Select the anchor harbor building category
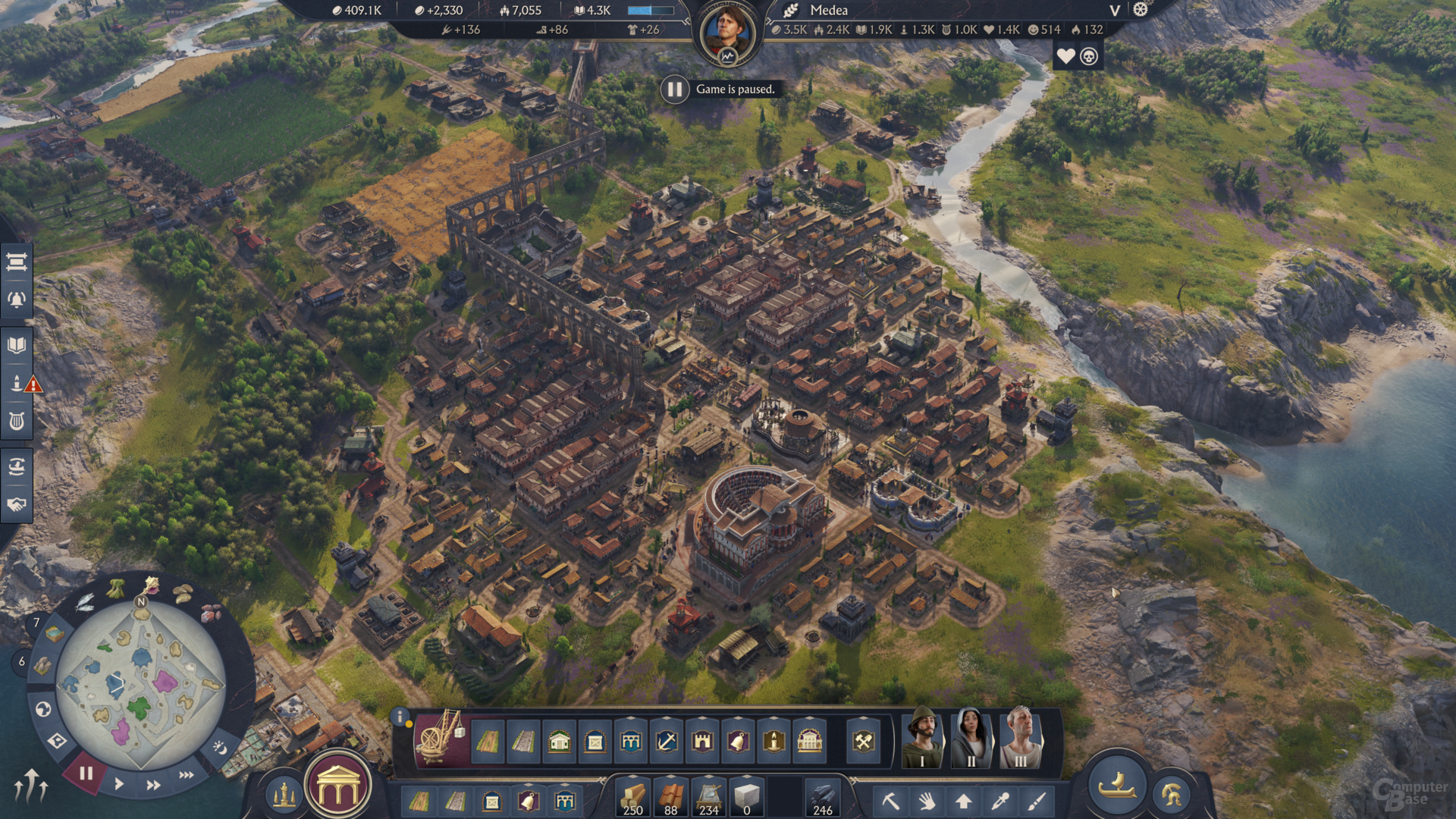1456x819 pixels. (667, 741)
